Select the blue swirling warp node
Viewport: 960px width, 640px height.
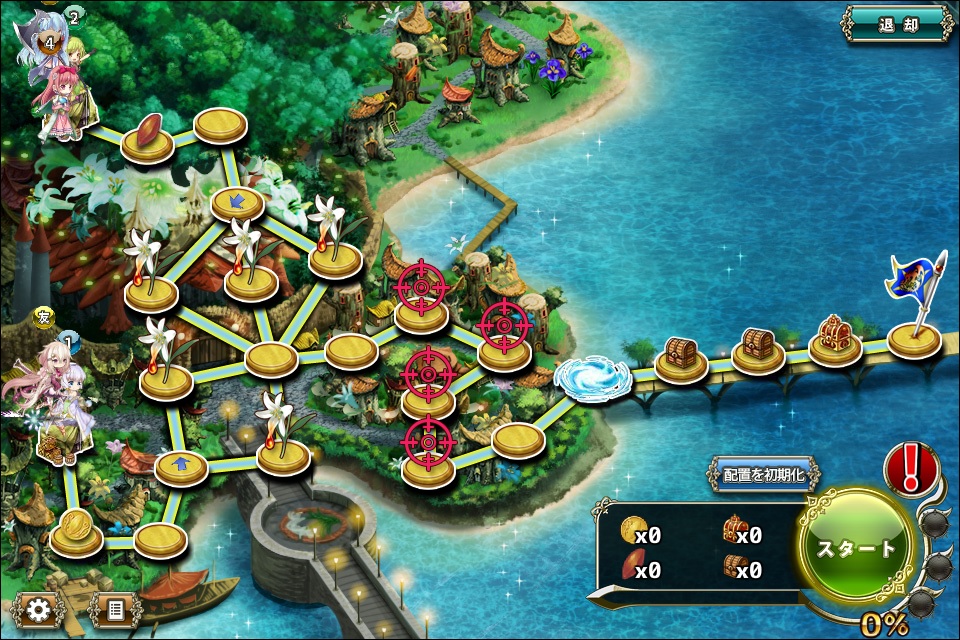tap(592, 379)
